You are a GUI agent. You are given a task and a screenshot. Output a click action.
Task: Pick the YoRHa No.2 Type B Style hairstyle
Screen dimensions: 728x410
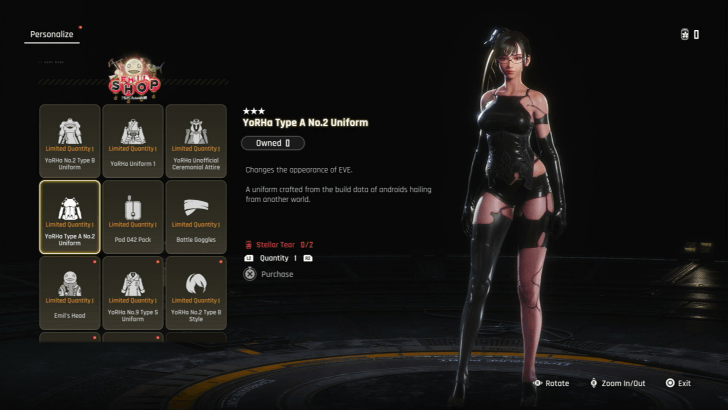click(x=196, y=293)
